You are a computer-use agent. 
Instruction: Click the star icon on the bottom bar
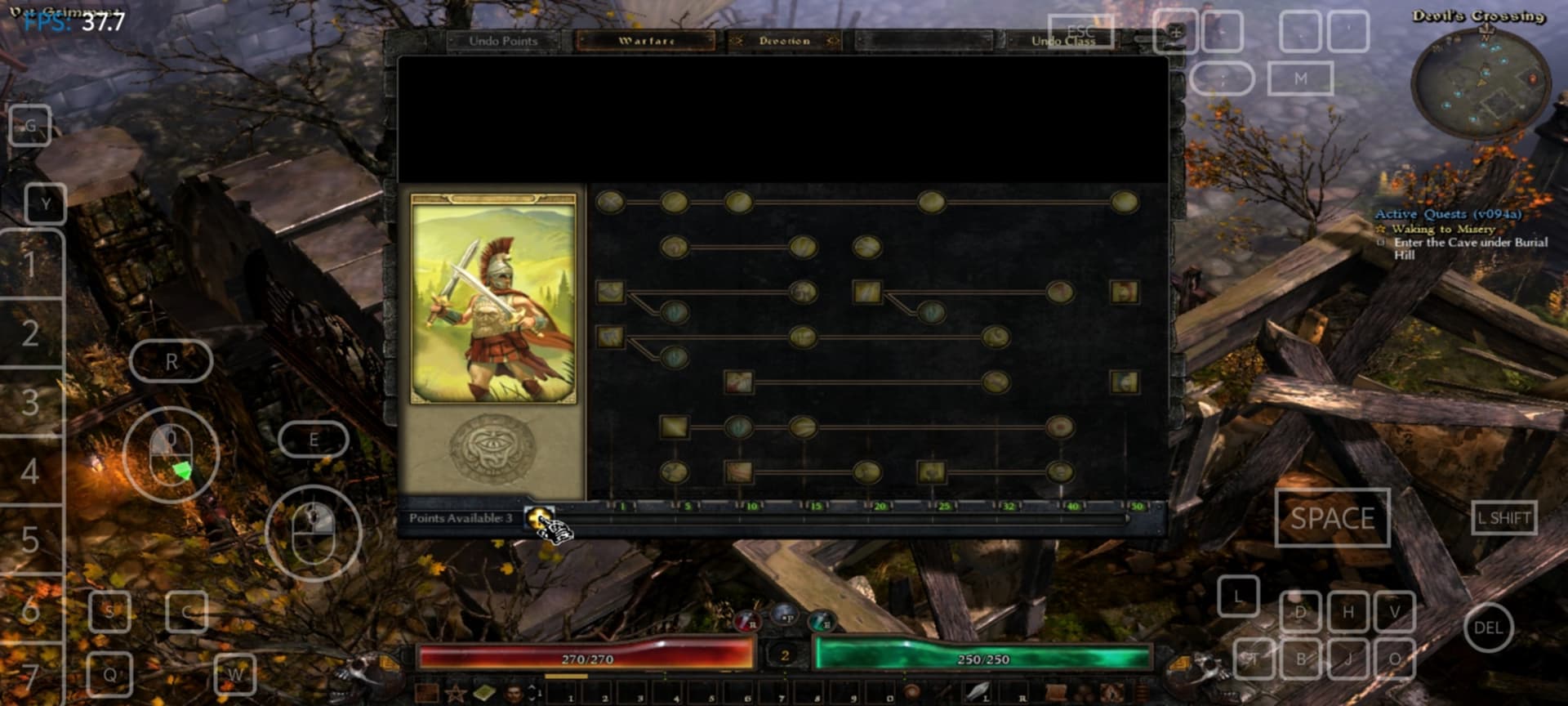[x=455, y=694]
